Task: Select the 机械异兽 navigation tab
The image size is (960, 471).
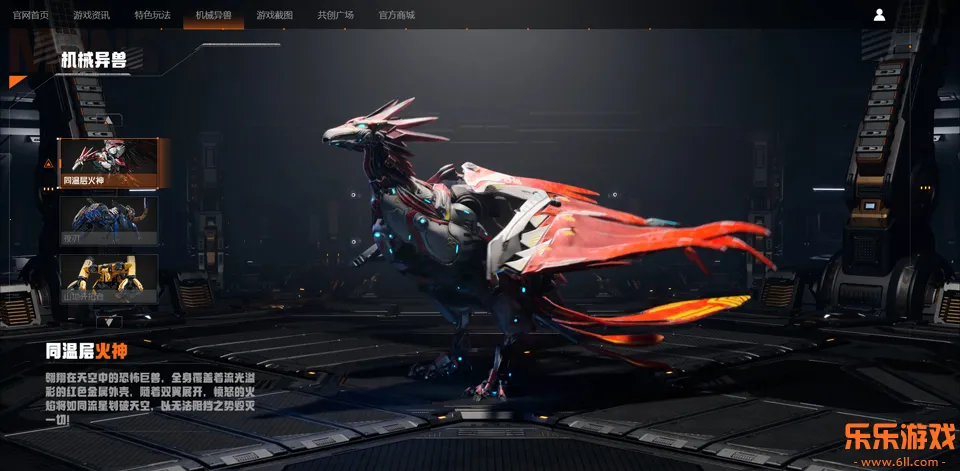Action: pyautogui.click(x=213, y=15)
